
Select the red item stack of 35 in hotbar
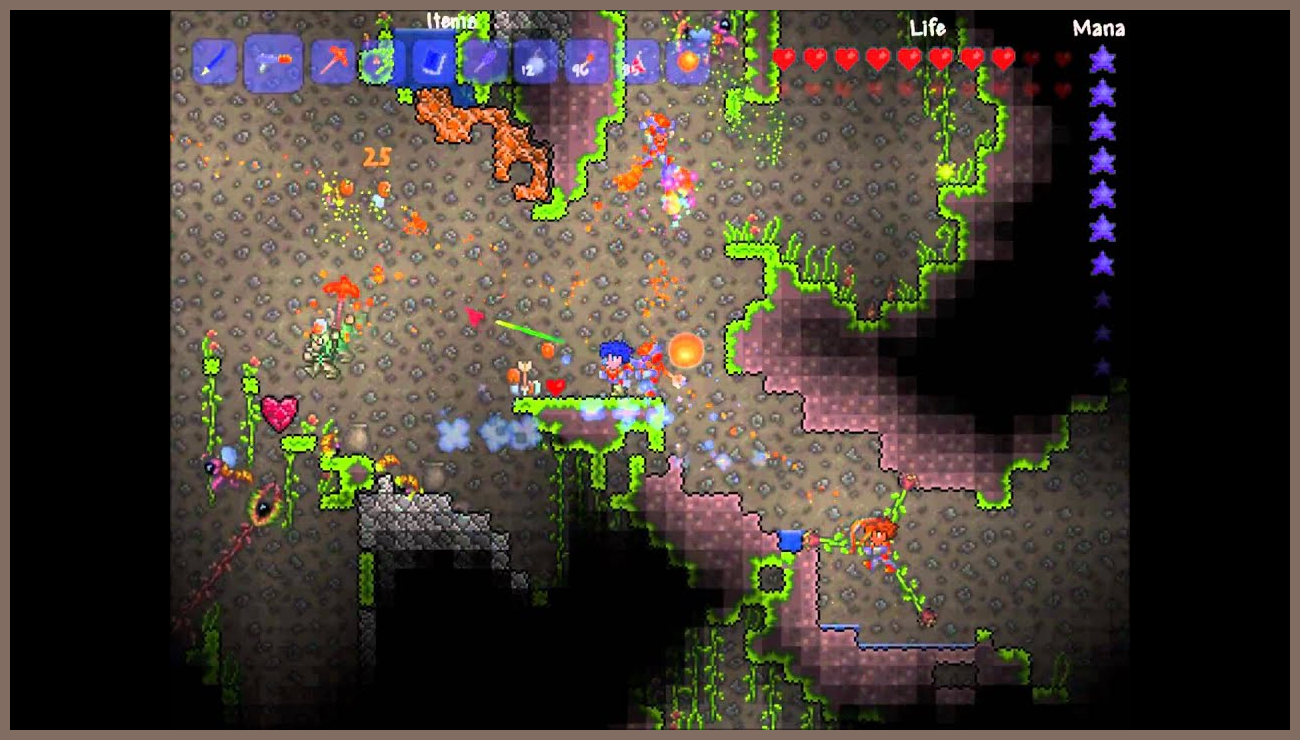(x=641, y=60)
